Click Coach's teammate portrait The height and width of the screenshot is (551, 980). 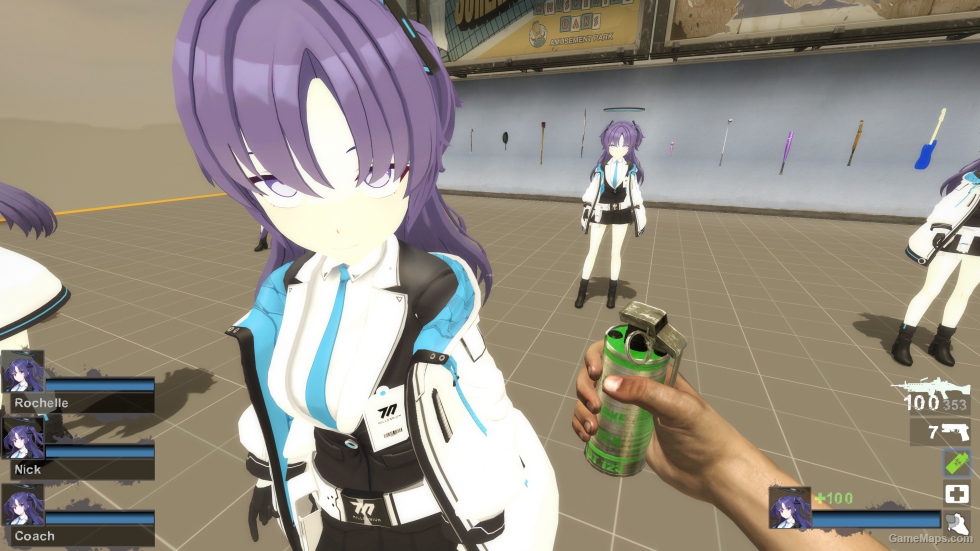tap(22, 505)
